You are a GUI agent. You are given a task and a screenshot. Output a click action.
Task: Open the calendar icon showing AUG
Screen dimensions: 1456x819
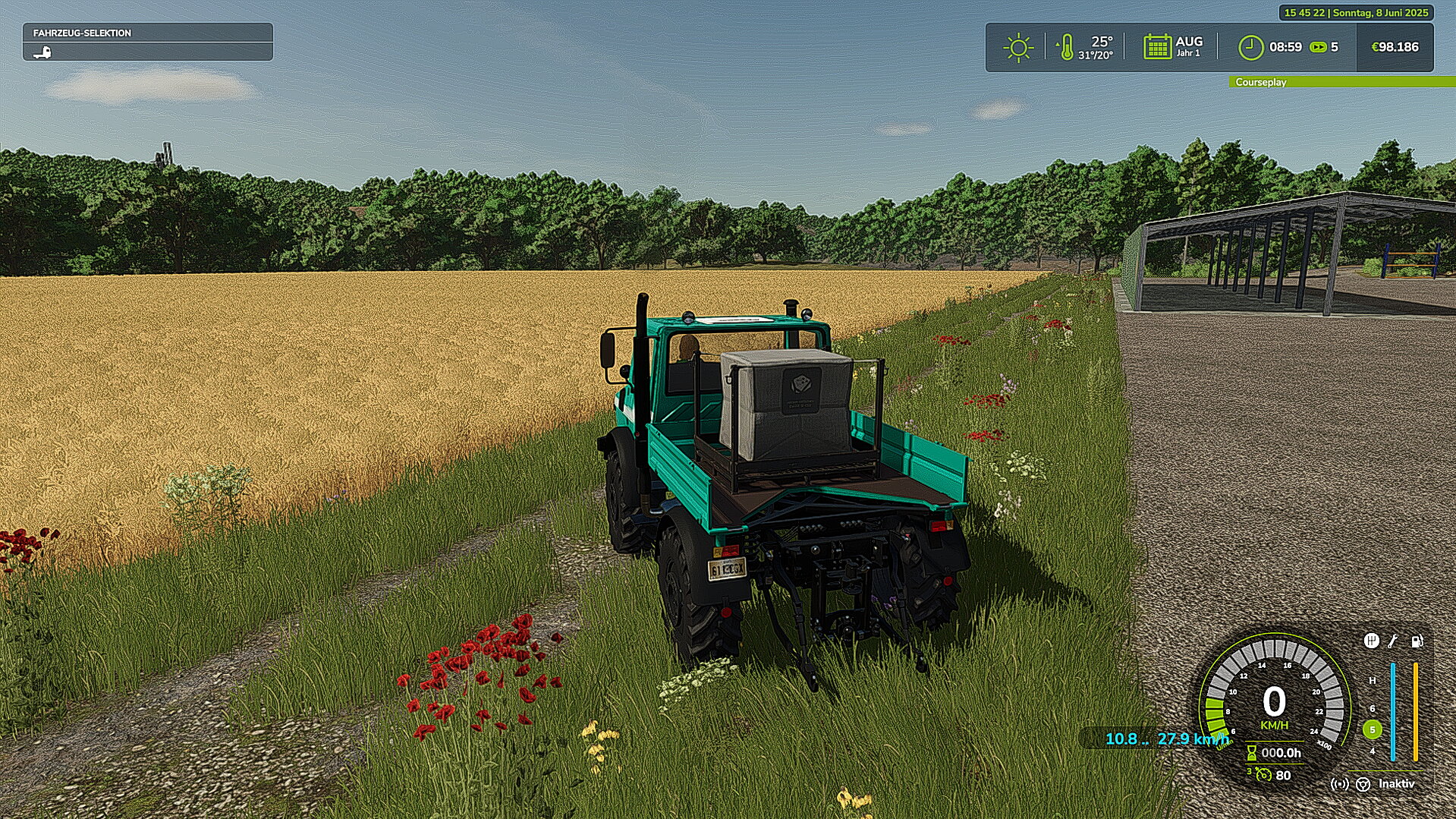pos(1157,47)
